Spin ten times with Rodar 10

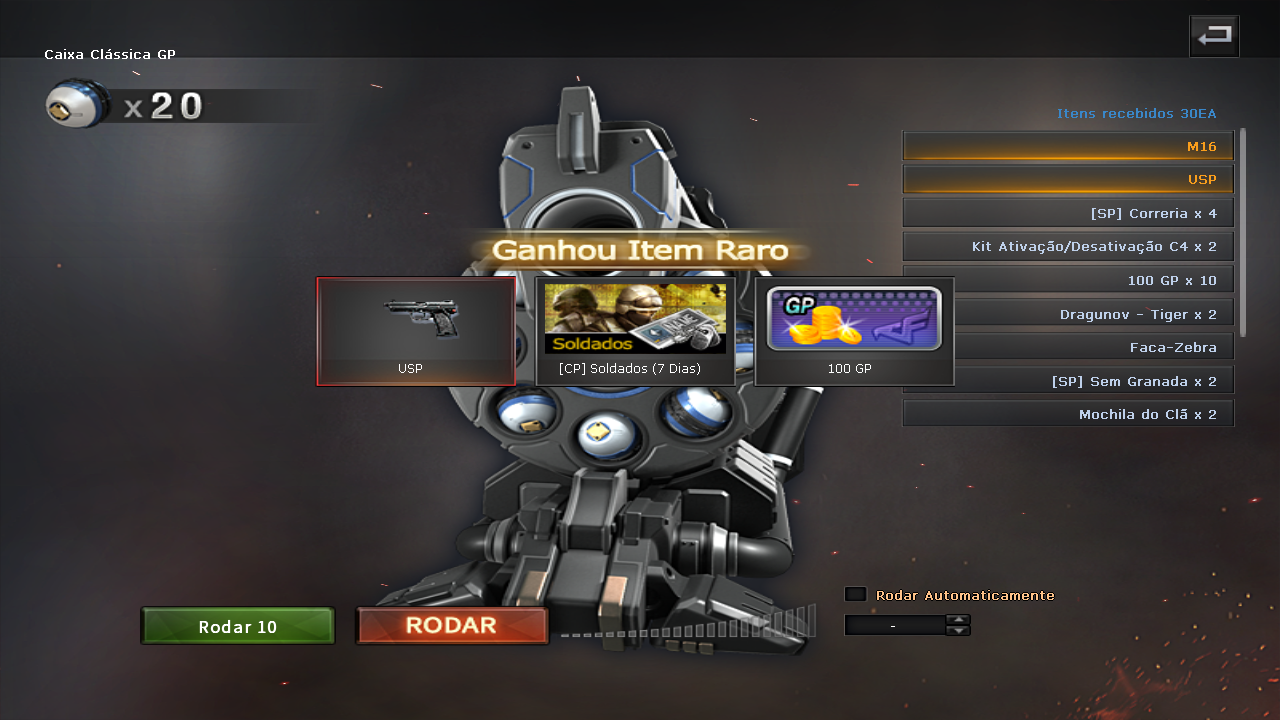point(237,627)
